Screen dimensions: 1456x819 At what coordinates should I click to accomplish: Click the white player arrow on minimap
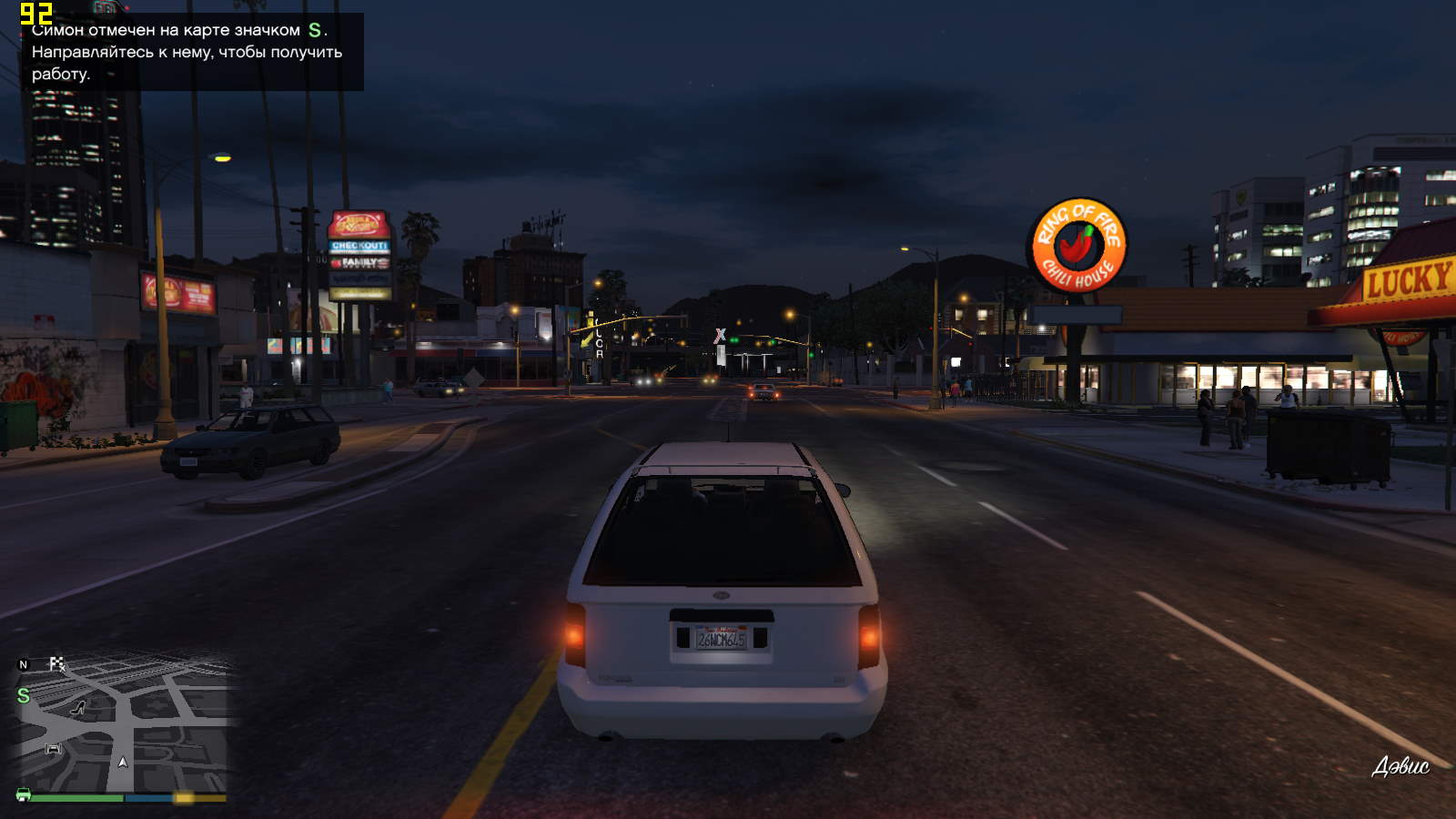click(123, 762)
